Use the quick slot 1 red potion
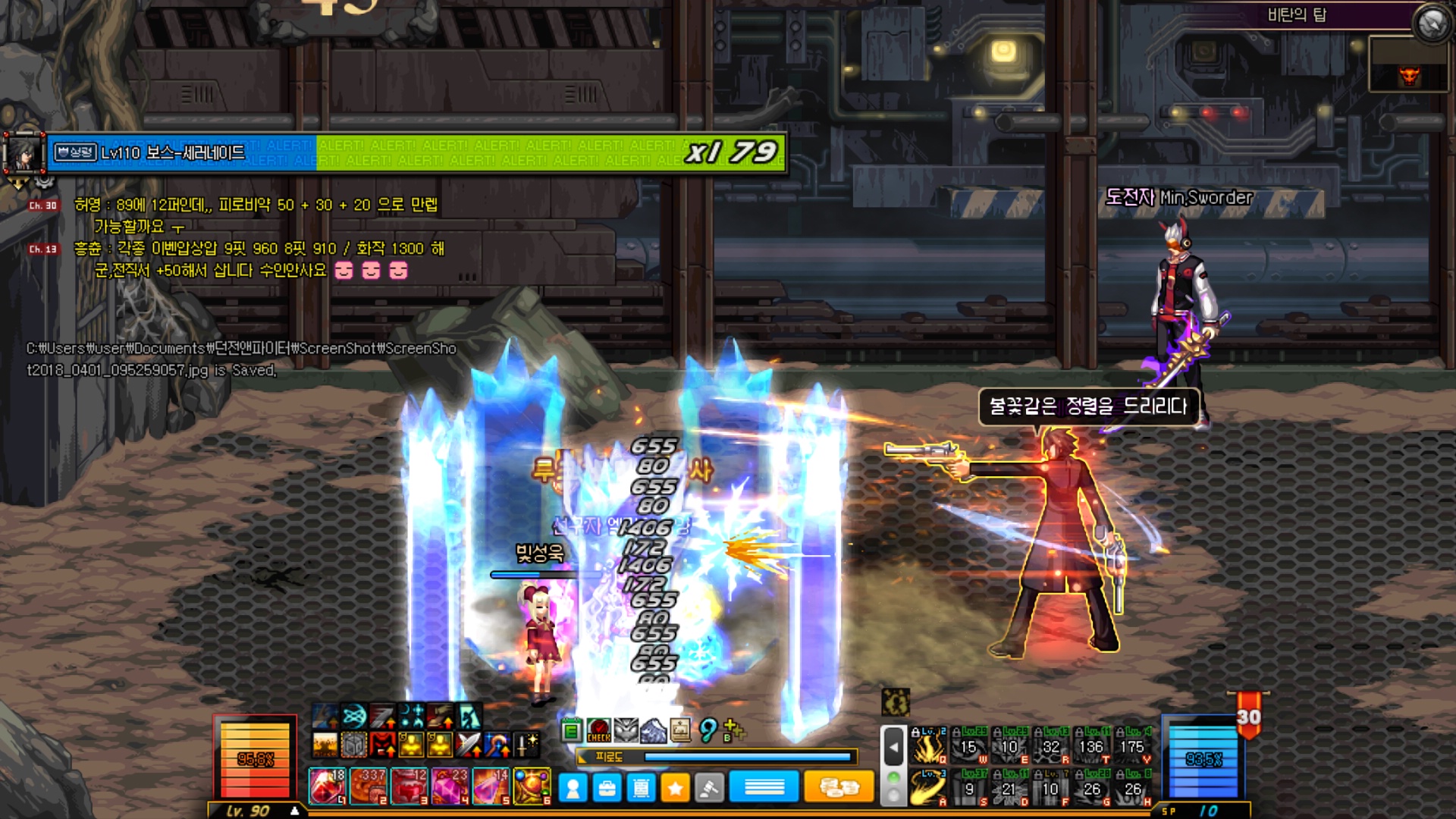 (x=328, y=786)
